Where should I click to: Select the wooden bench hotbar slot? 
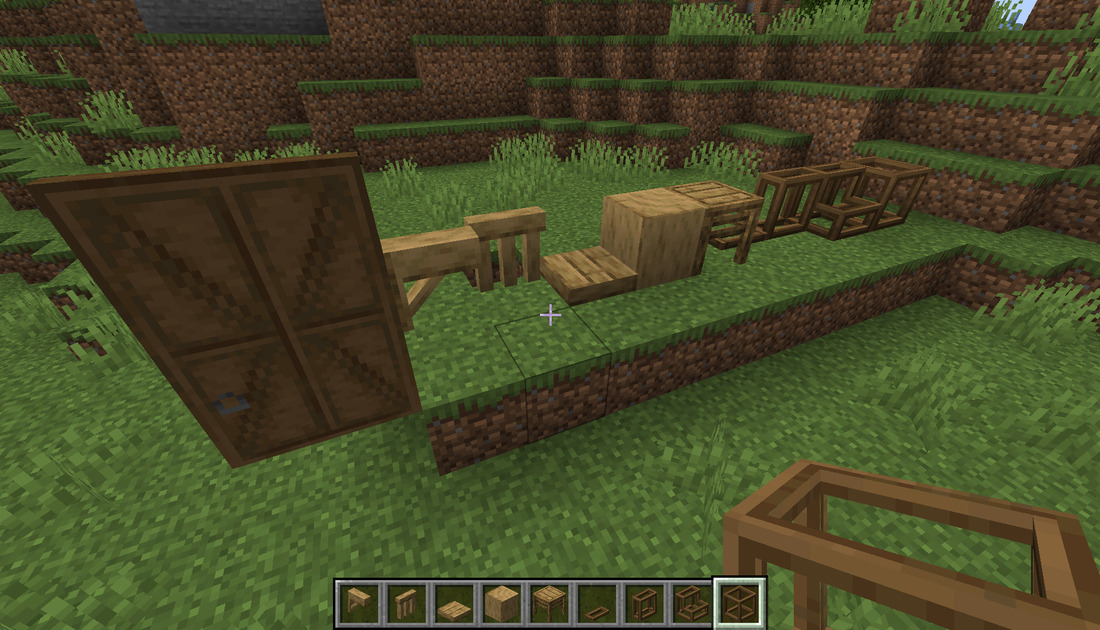(358, 603)
